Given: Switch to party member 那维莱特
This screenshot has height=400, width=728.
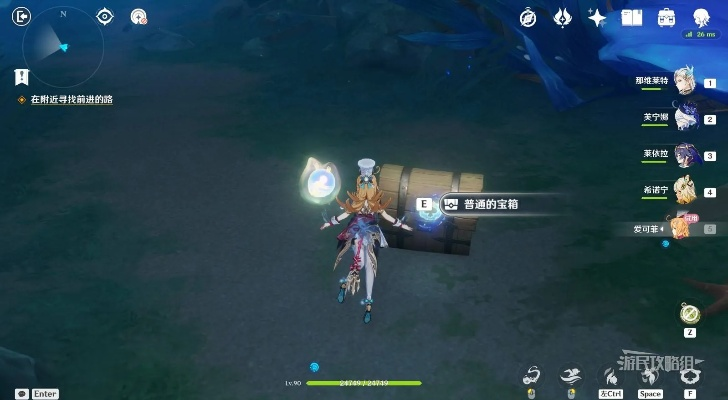Looking at the screenshot, I should click(x=685, y=81).
